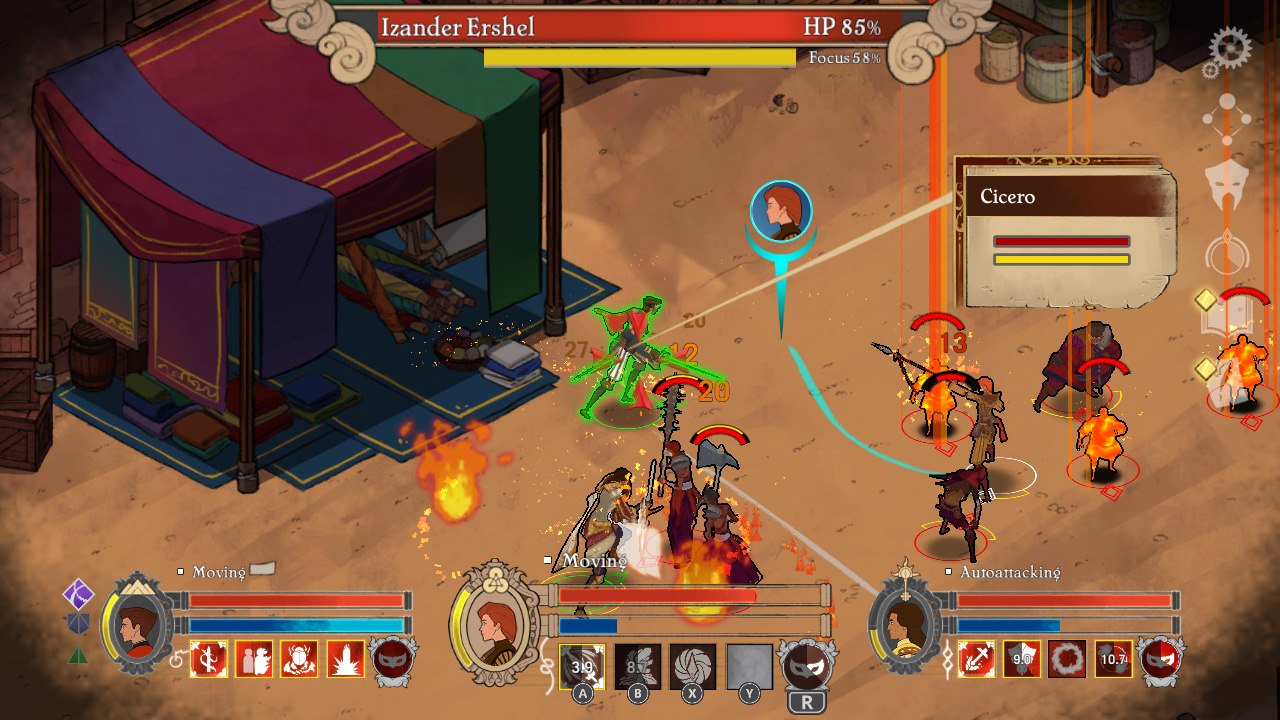Activate the burst explosion ability

346,659
